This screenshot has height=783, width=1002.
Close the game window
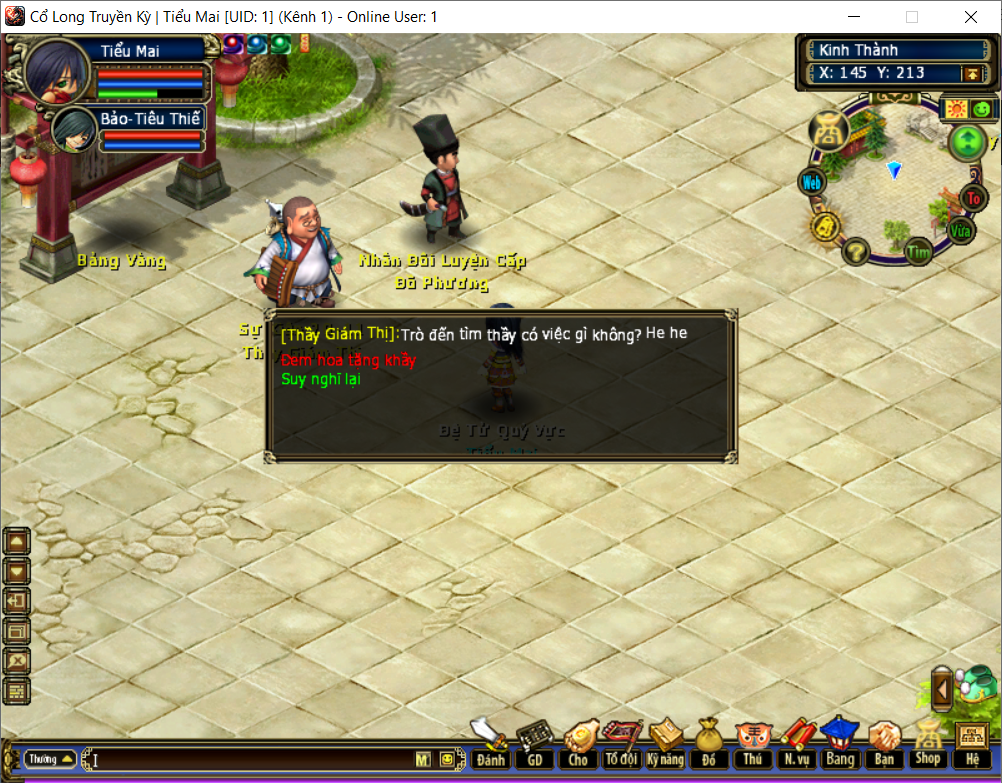coord(971,17)
